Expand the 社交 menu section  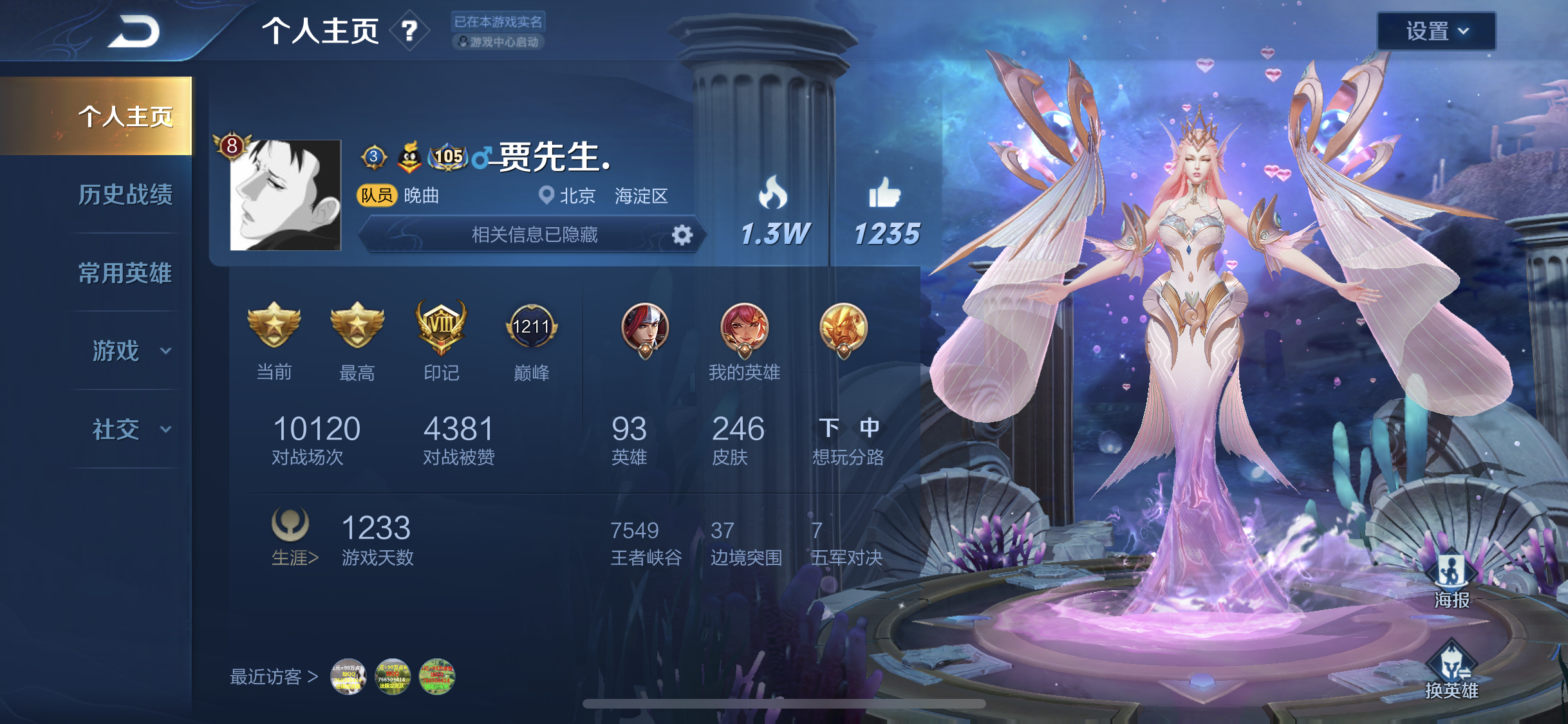click(x=129, y=429)
